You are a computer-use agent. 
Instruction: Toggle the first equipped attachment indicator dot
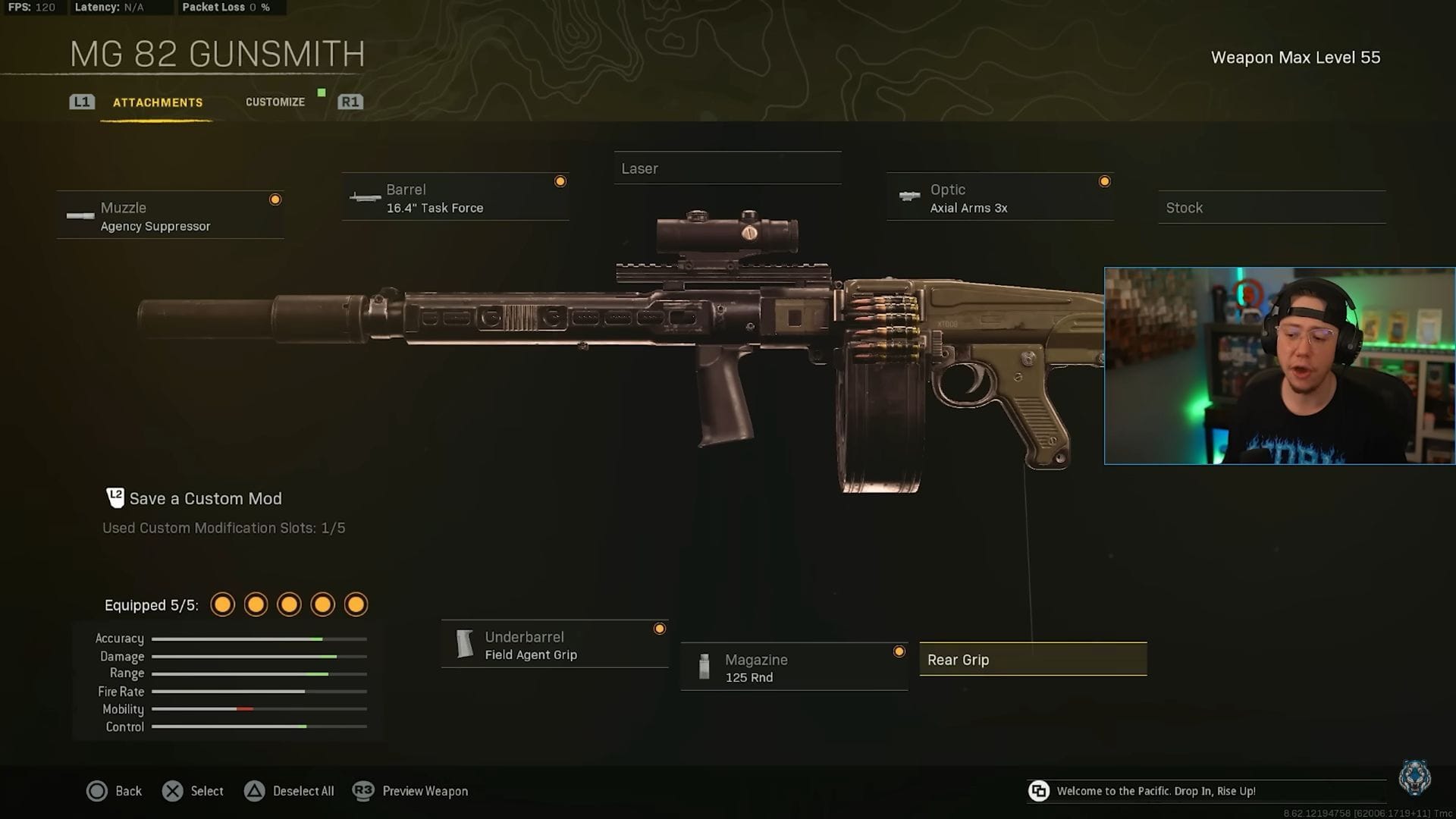click(222, 604)
